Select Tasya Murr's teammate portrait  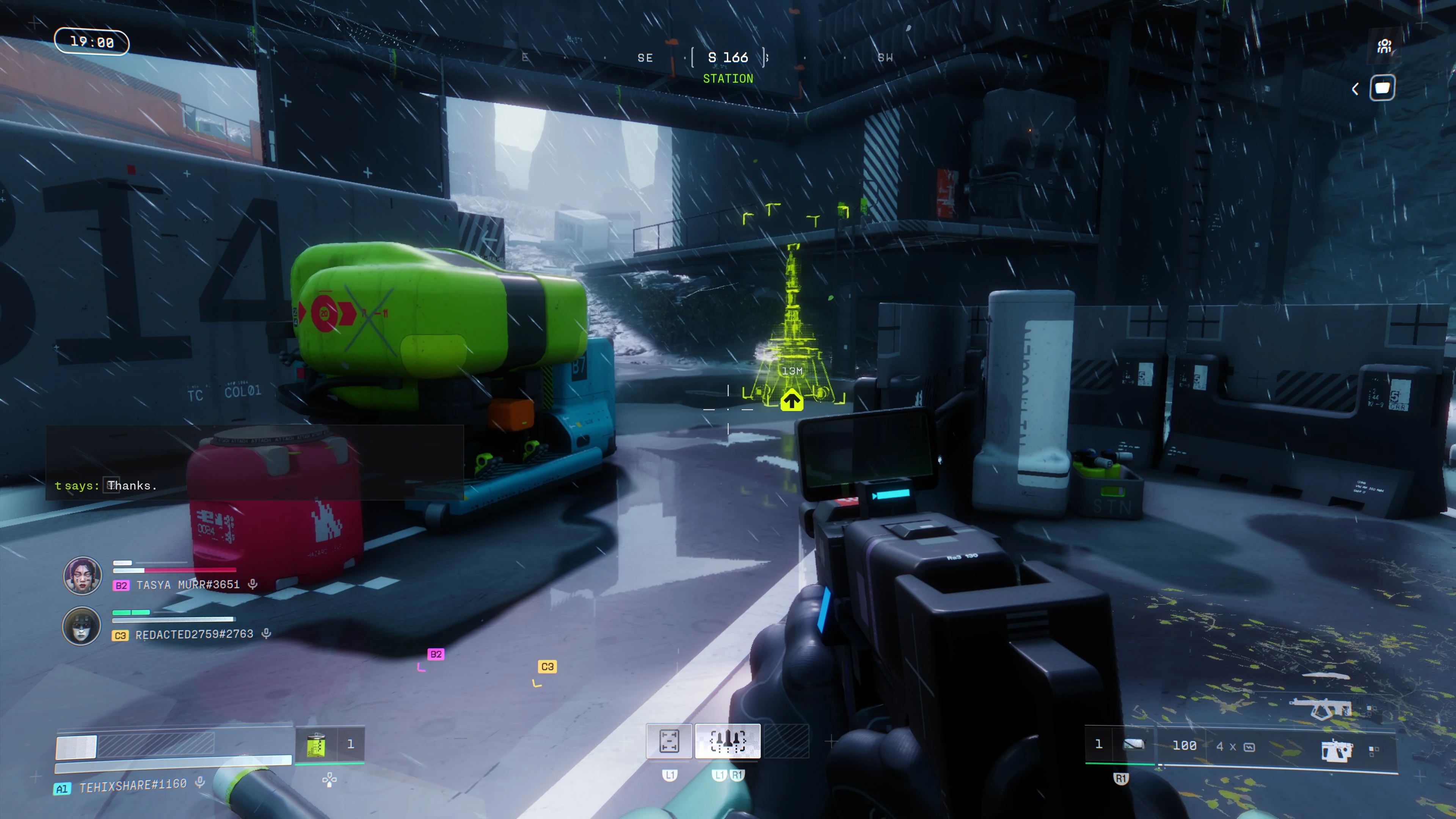pos(83,576)
